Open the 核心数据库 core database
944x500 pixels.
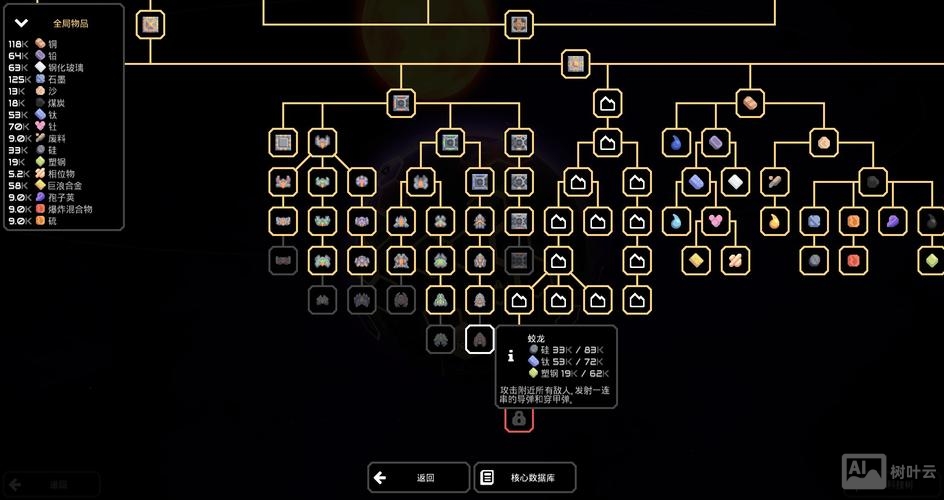click(x=525, y=478)
